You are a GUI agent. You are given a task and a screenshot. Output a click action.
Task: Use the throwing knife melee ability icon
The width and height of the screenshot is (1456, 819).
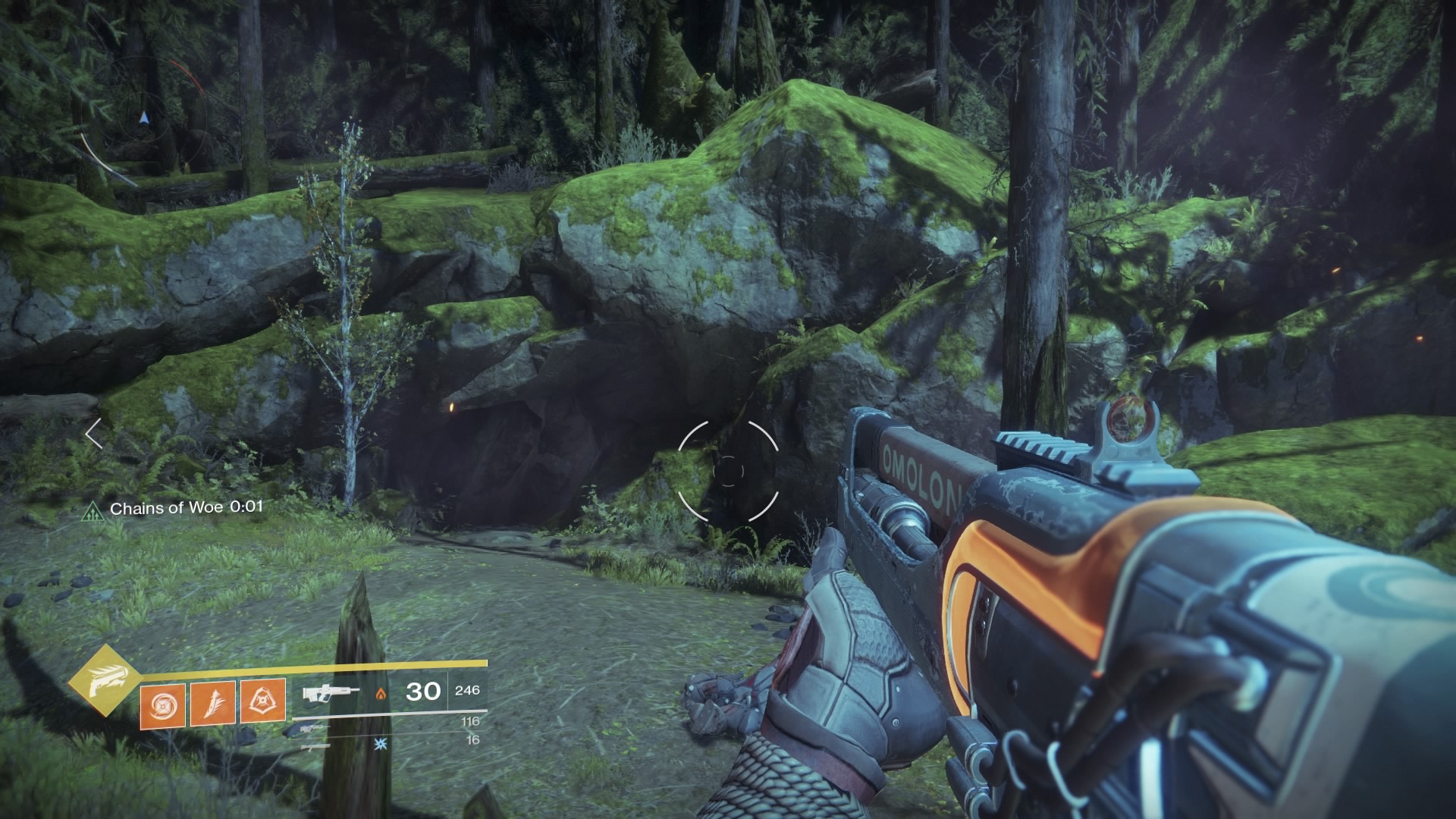213,703
